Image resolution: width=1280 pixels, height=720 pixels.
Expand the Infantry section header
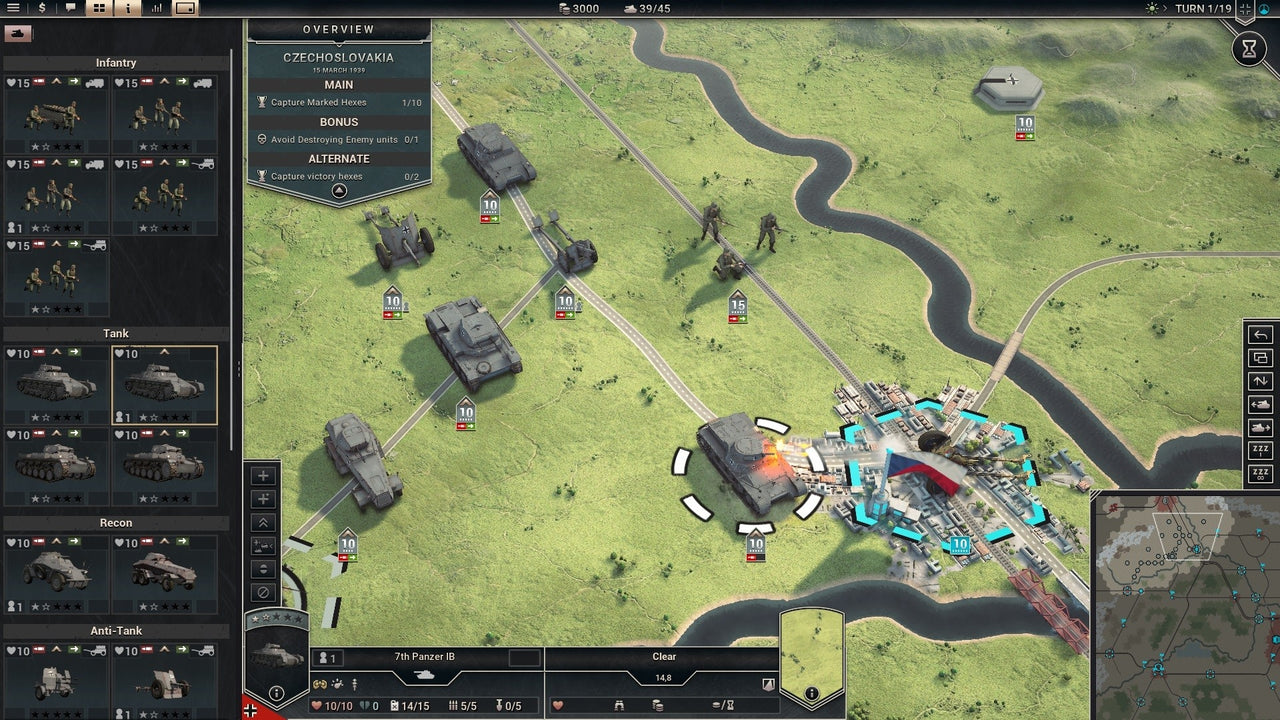click(116, 62)
